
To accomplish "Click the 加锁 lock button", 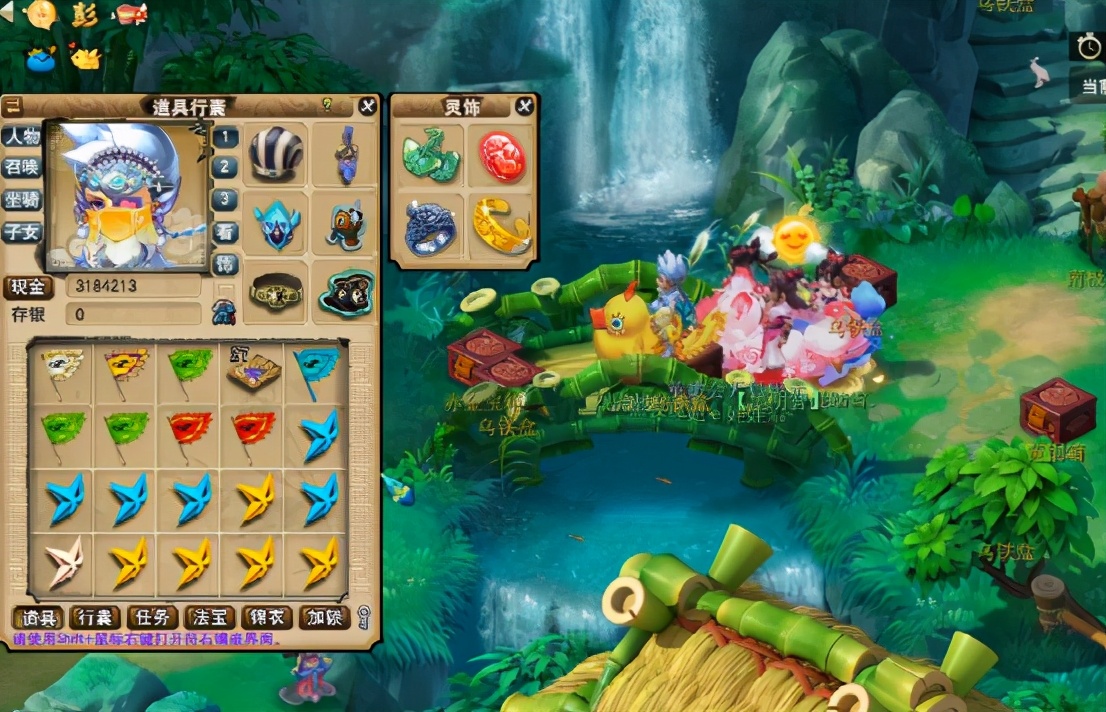I will coord(325,618).
